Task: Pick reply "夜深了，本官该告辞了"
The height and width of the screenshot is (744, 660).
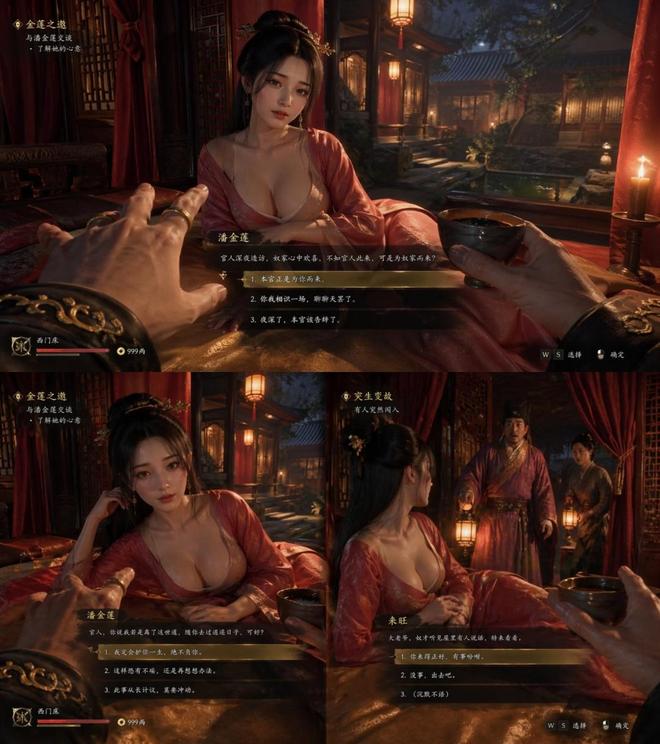Action: pyautogui.click(x=299, y=320)
